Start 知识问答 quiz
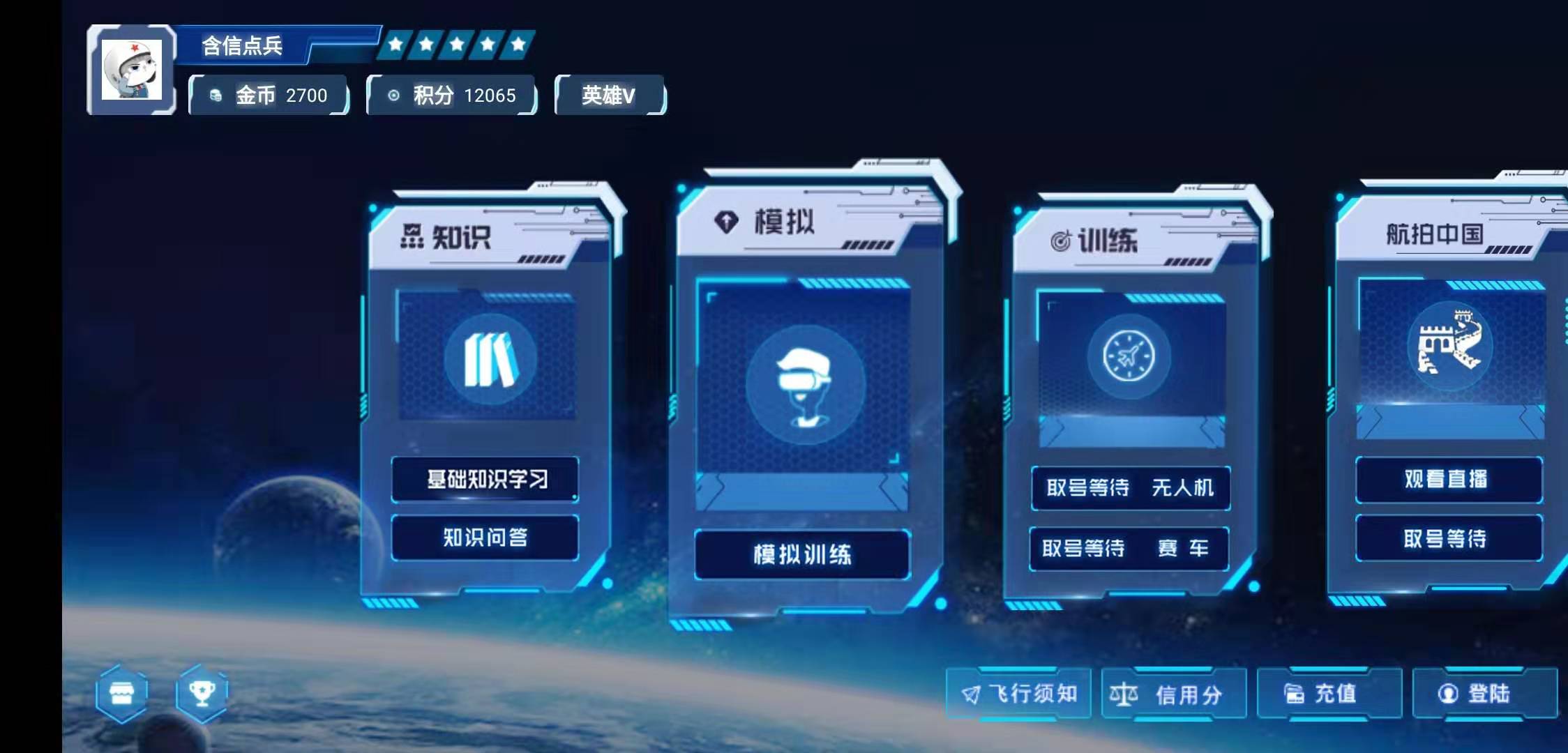The image size is (1568, 753). [x=485, y=537]
